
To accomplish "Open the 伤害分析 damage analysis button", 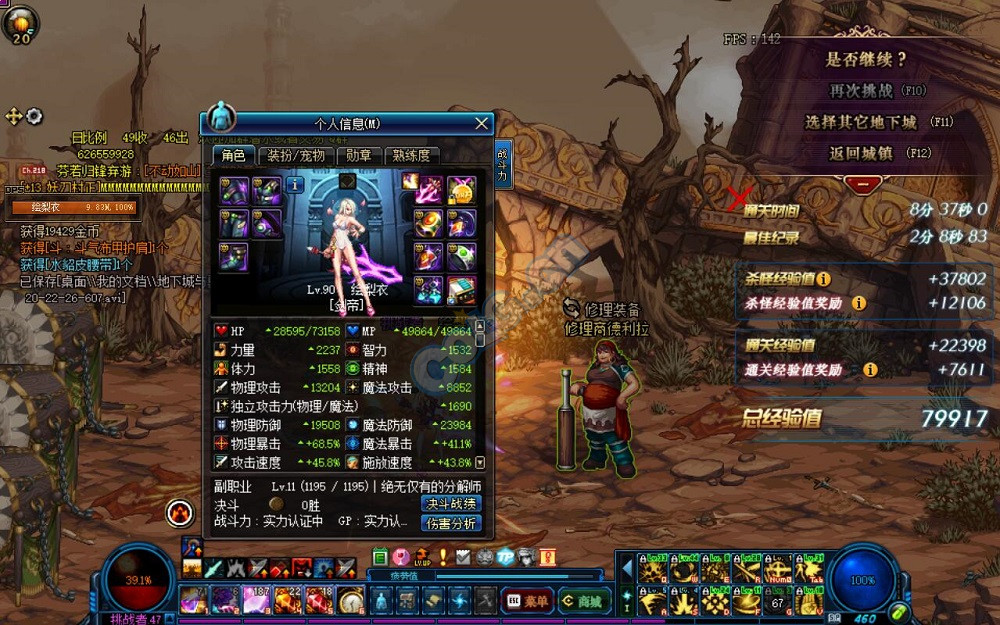I will point(452,523).
